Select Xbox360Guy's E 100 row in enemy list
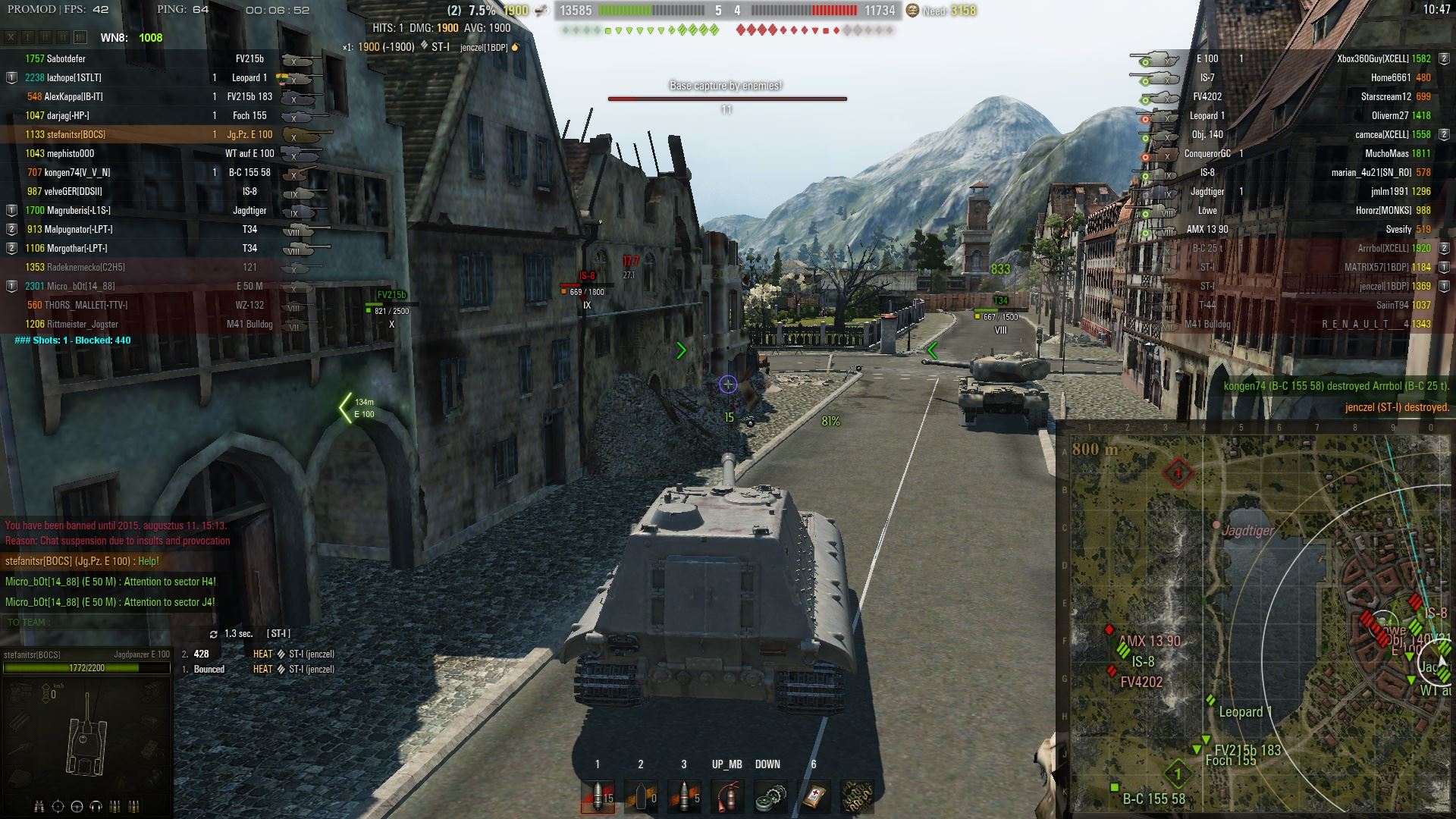The image size is (1456, 819). 1289,58
